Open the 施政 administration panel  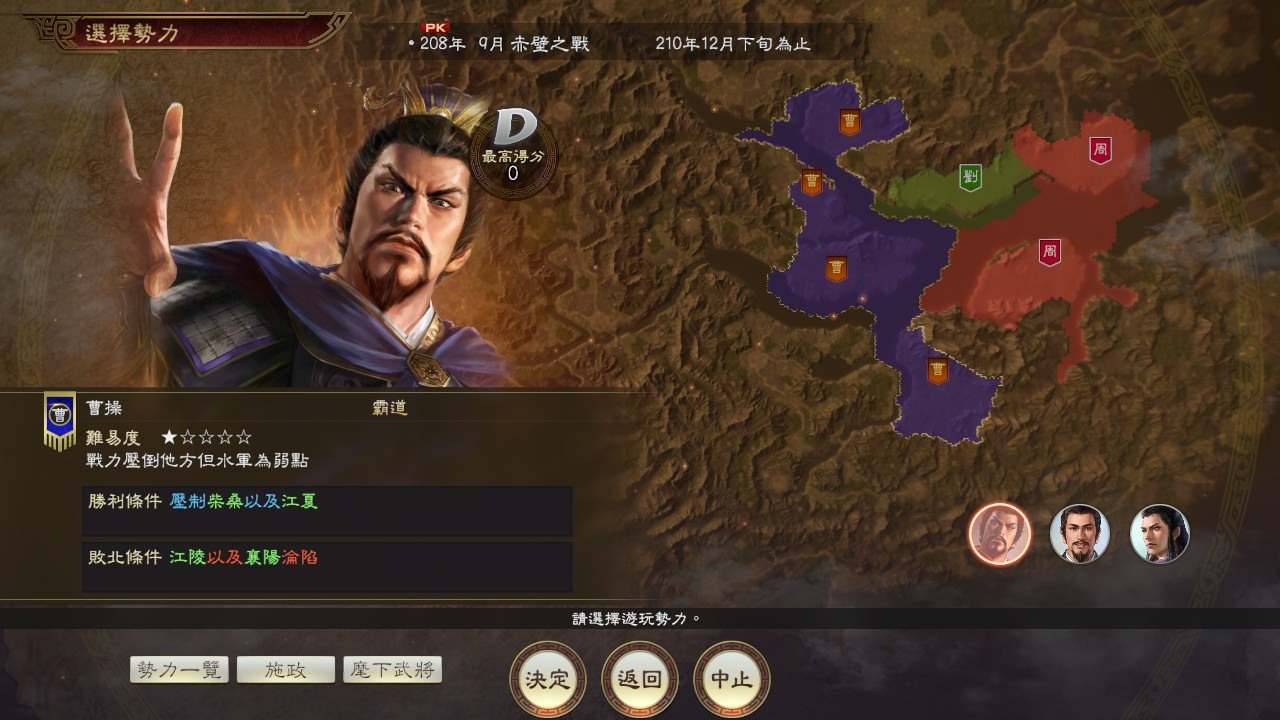(x=288, y=669)
